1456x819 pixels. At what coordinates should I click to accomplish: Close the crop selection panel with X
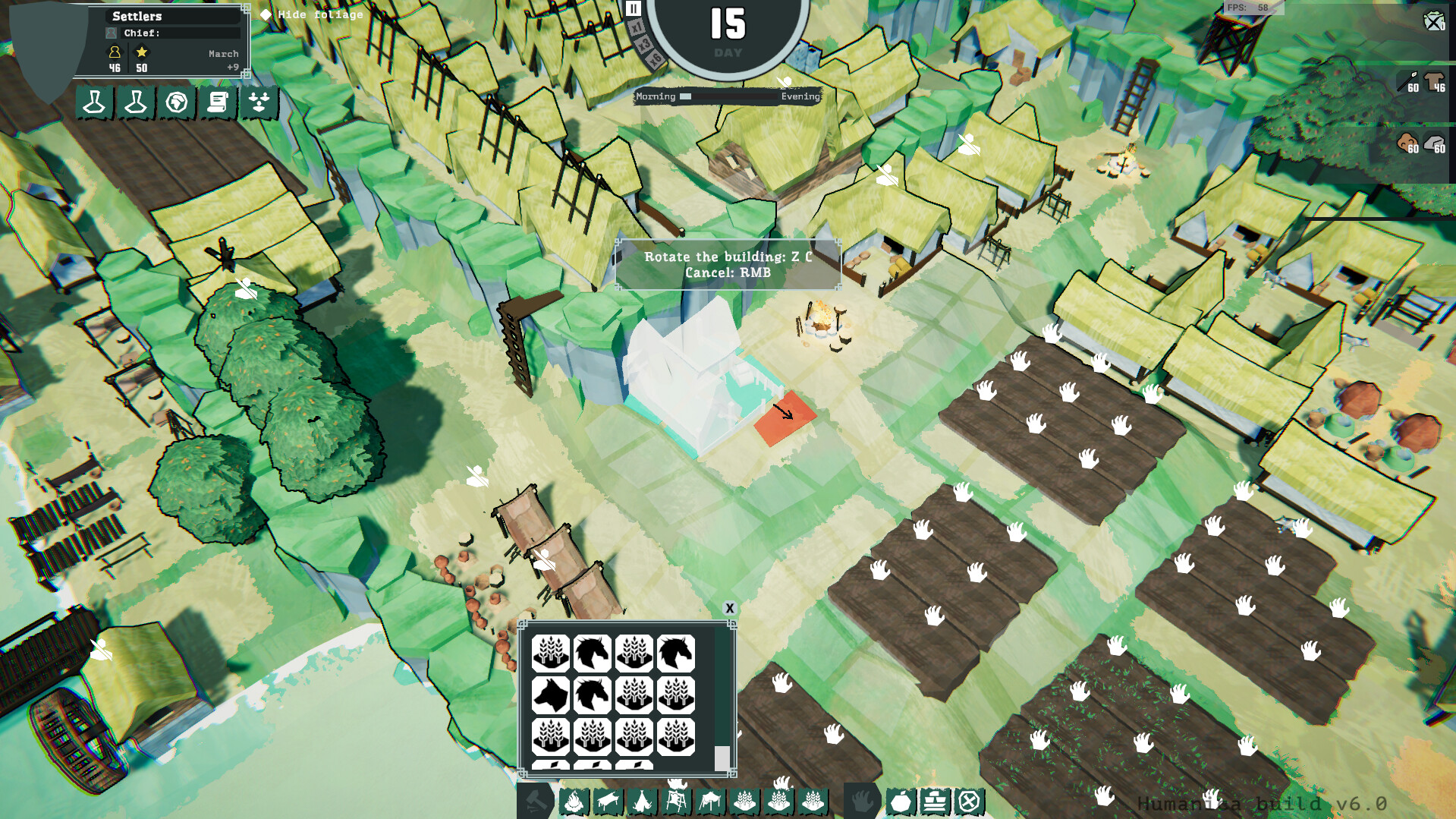729,608
